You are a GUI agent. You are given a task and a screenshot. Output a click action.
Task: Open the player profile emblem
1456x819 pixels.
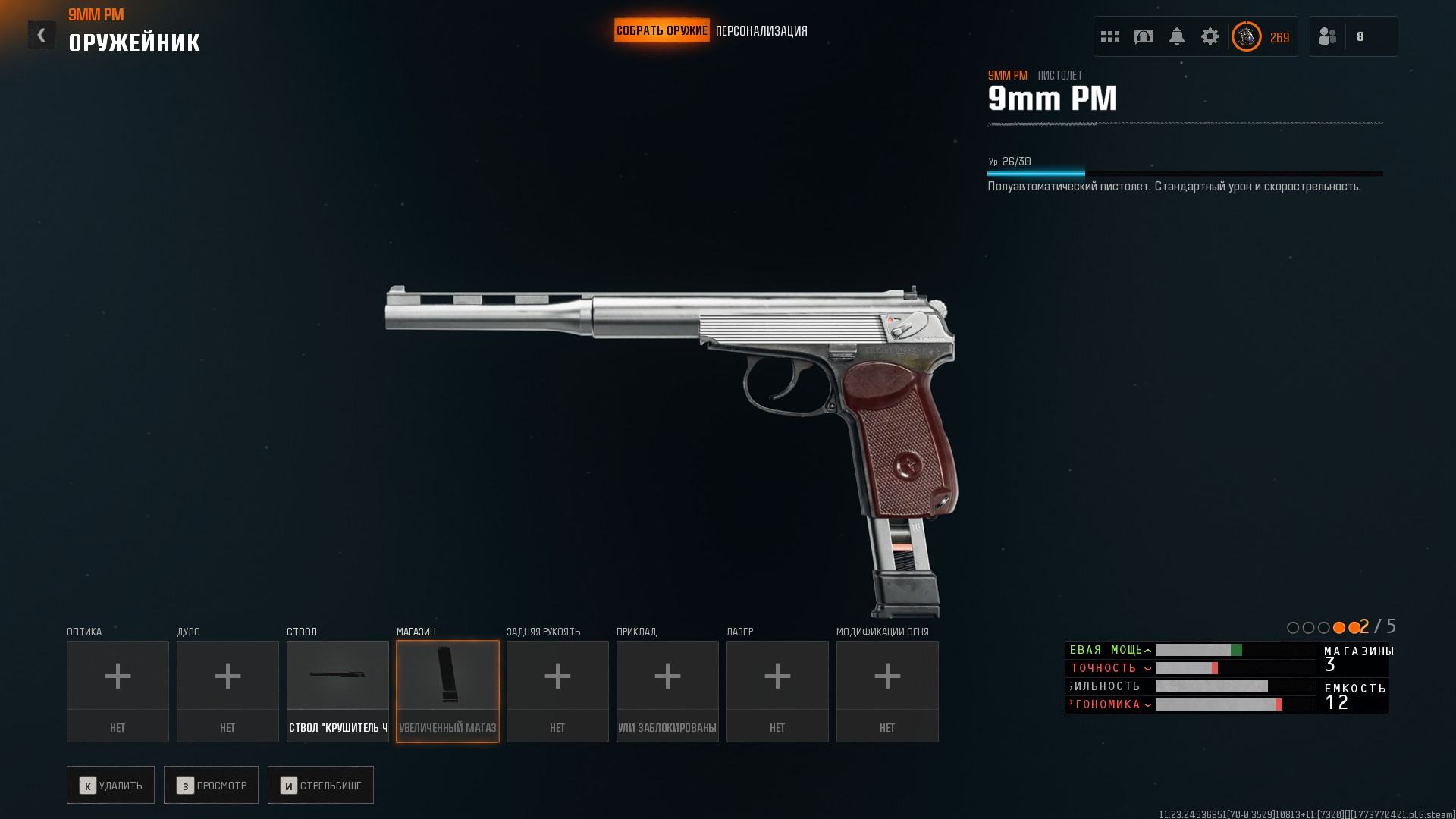1247,36
